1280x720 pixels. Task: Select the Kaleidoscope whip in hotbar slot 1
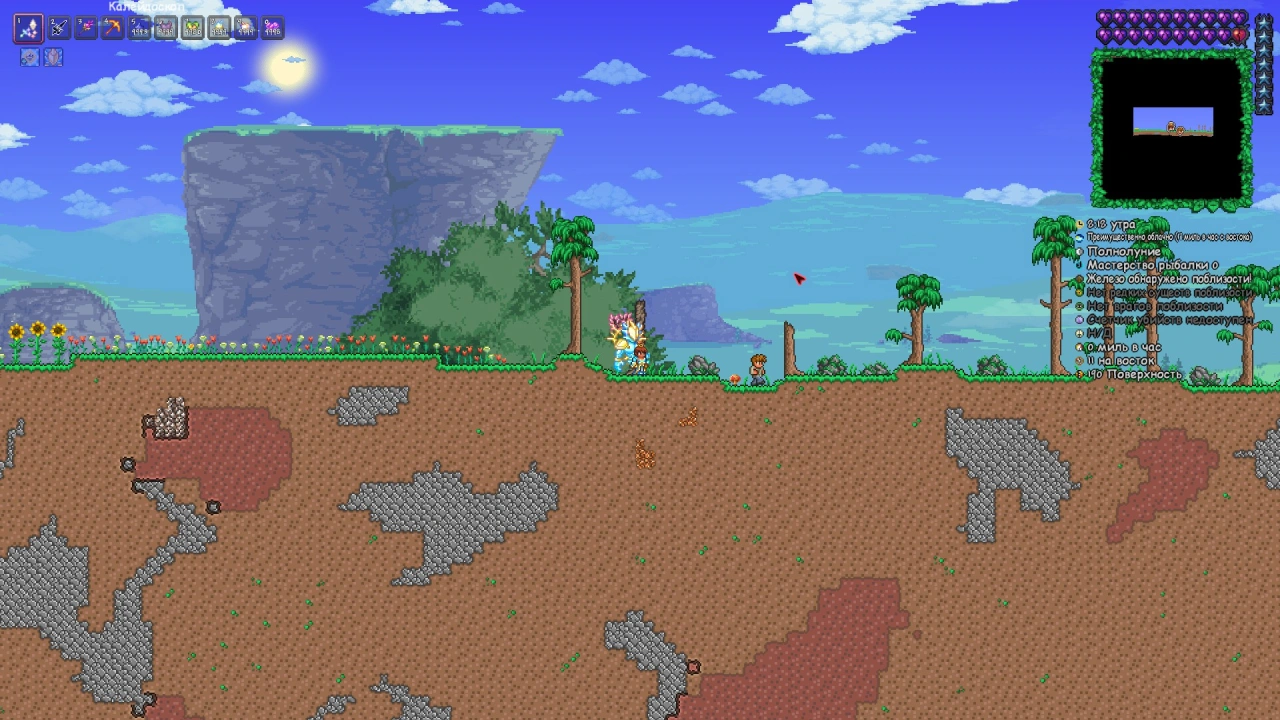coord(28,28)
